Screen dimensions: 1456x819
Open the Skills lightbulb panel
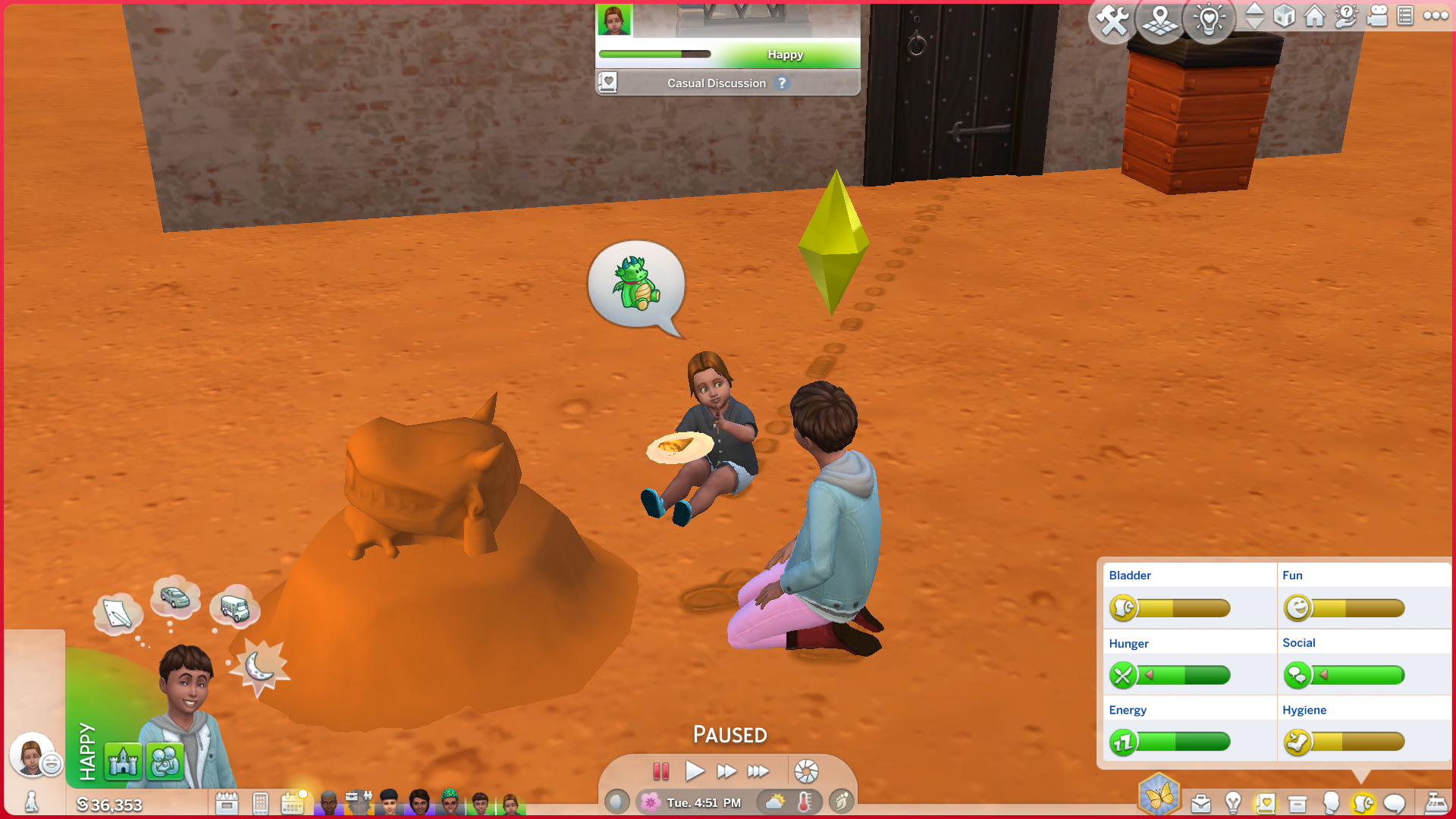pyautogui.click(x=1233, y=803)
